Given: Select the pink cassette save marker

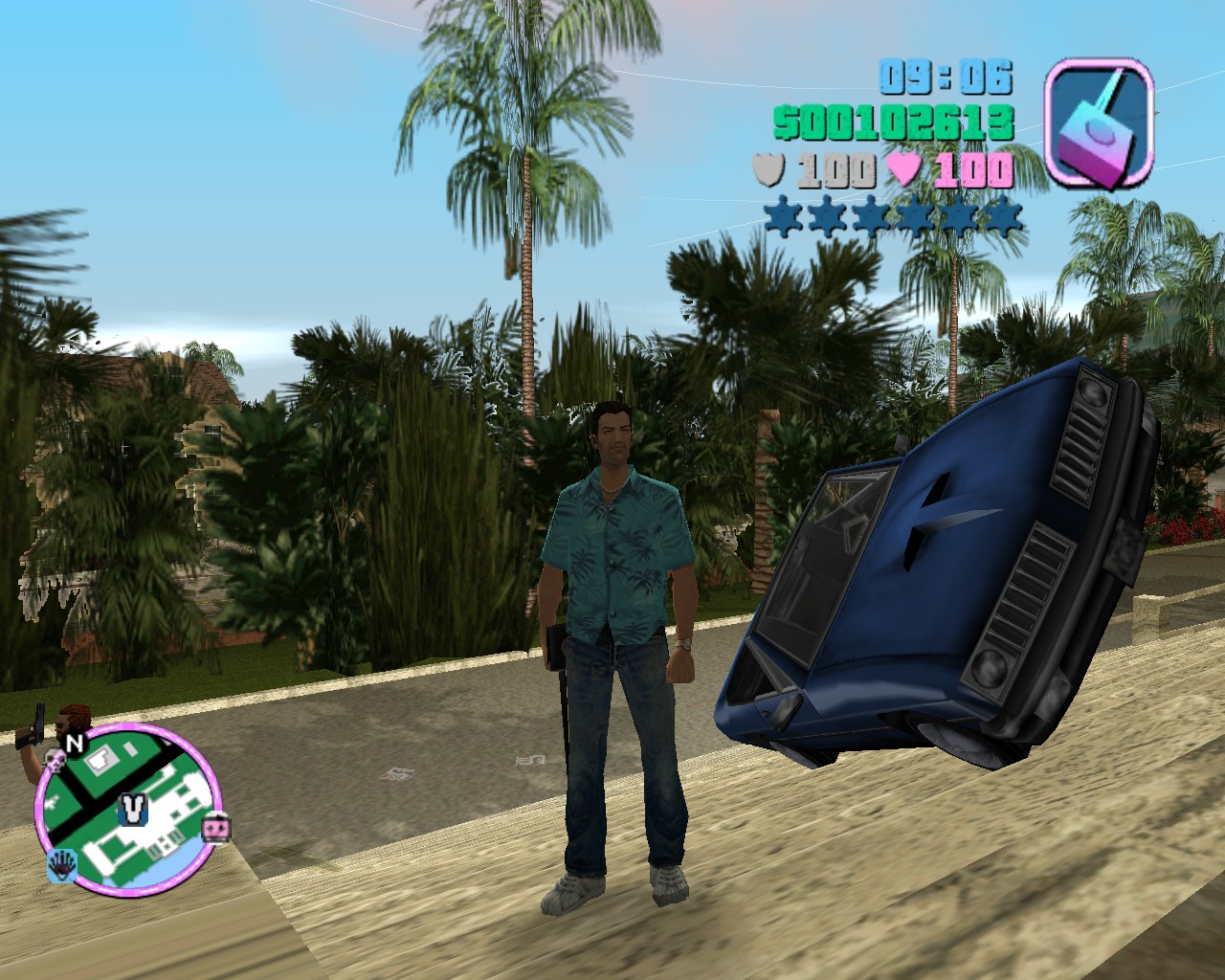Looking at the screenshot, I should pyautogui.click(x=216, y=826).
